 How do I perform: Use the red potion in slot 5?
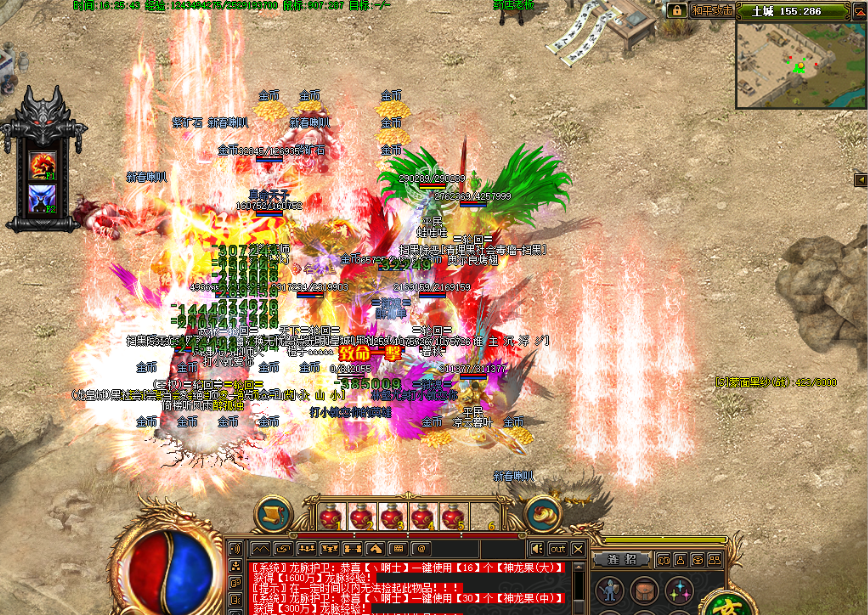452,517
